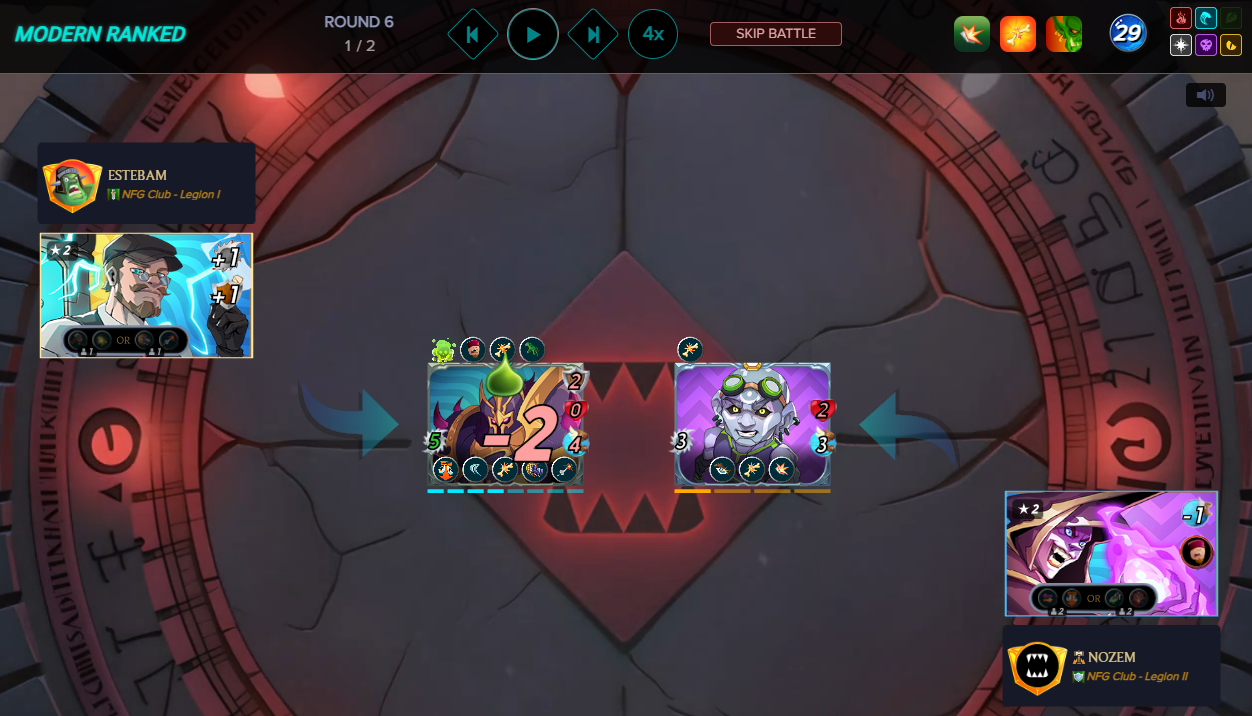Select Estebam's blue summoner card
Screen dimensions: 1252x716
tap(146, 295)
